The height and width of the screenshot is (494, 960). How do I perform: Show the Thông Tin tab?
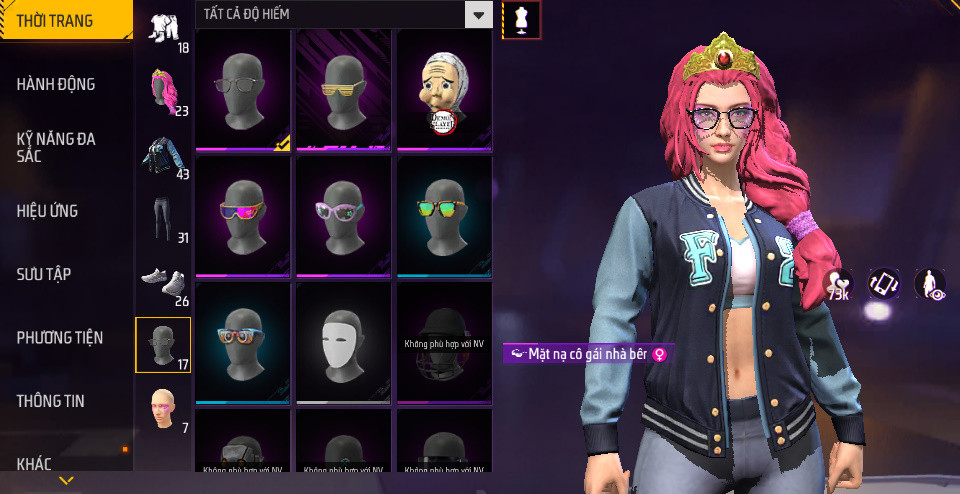point(51,401)
